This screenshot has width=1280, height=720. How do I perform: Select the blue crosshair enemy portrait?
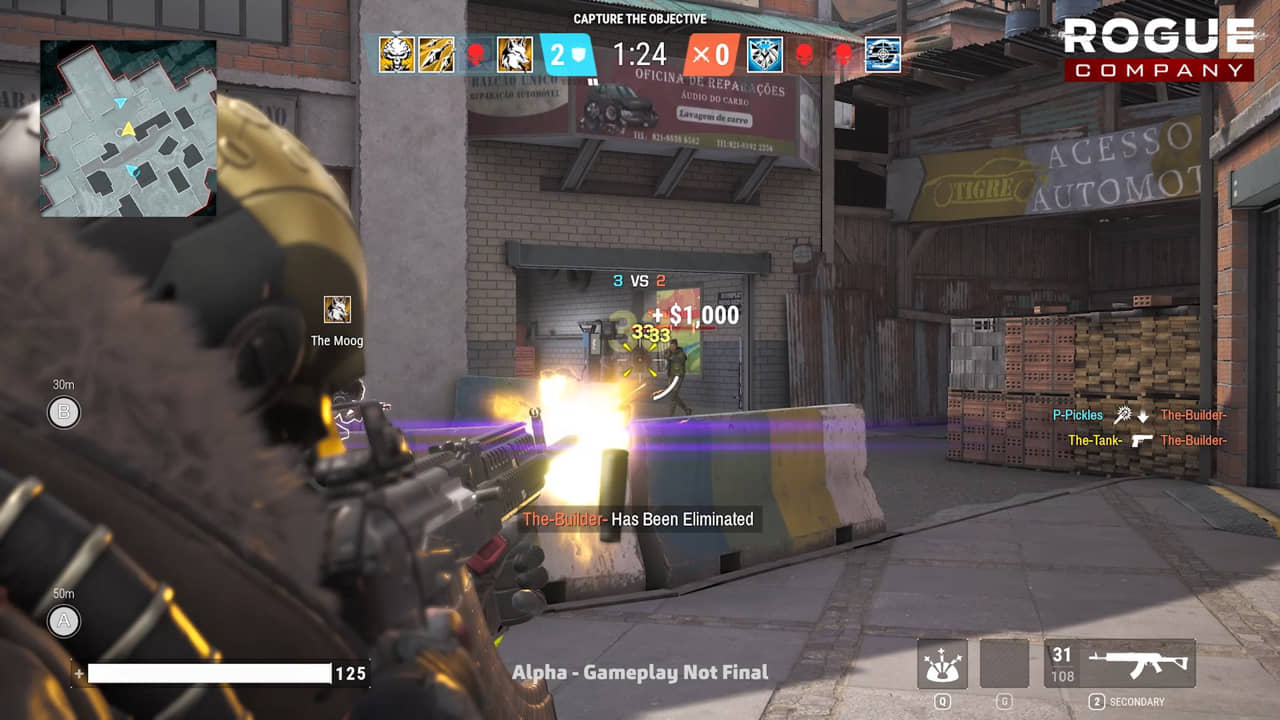(x=883, y=54)
